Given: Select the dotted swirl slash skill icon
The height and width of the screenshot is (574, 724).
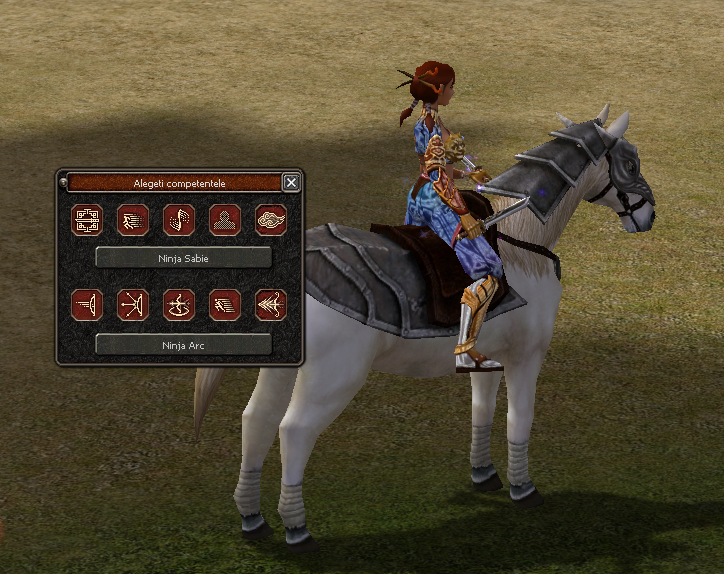Looking at the screenshot, I should [179, 220].
